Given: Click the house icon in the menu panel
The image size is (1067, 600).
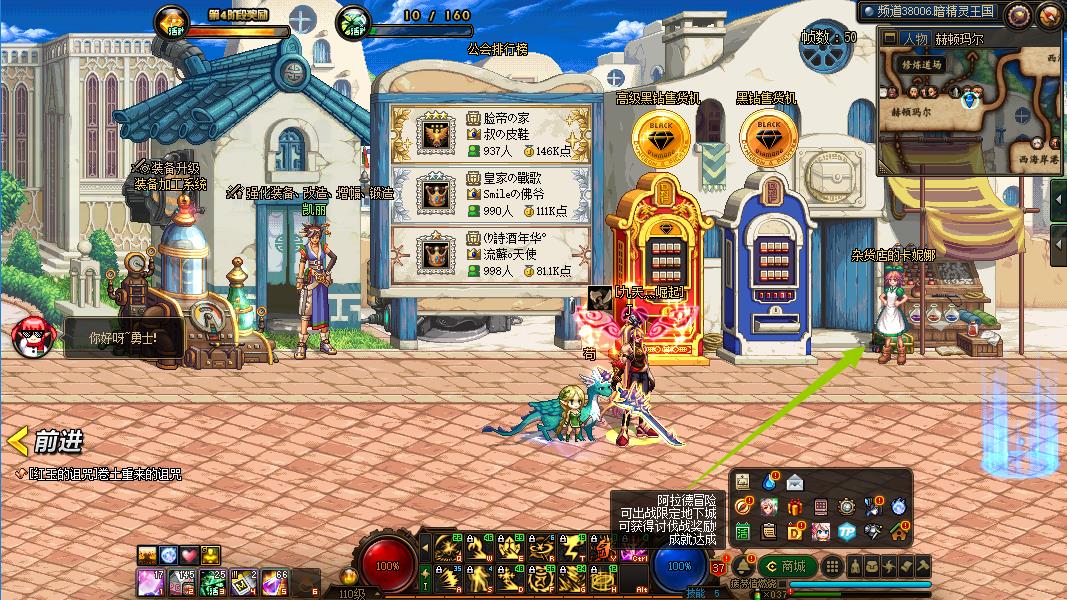Looking at the screenshot, I should point(898,531).
